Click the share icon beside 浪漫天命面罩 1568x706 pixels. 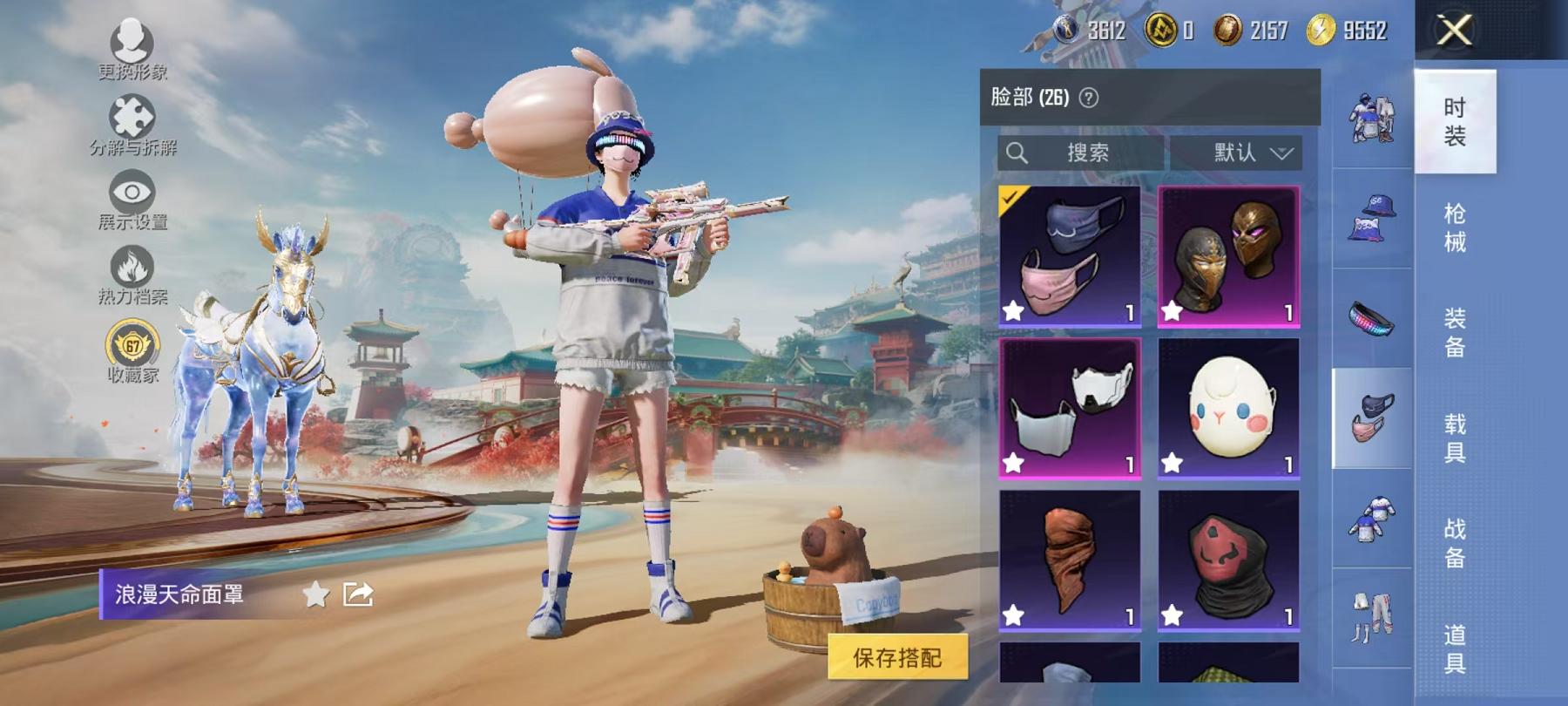(361, 594)
